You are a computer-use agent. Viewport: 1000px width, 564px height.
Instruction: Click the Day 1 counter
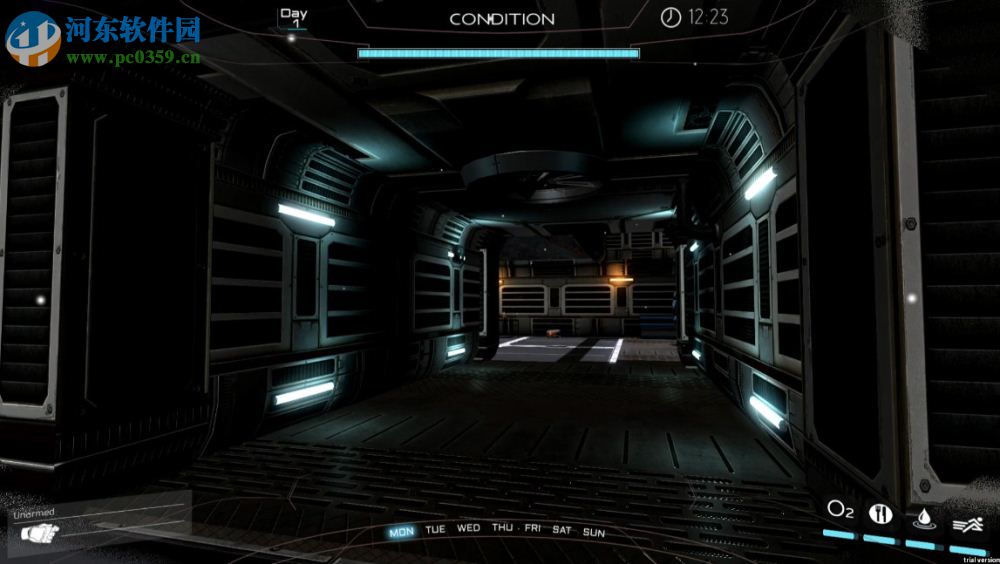pyautogui.click(x=293, y=18)
